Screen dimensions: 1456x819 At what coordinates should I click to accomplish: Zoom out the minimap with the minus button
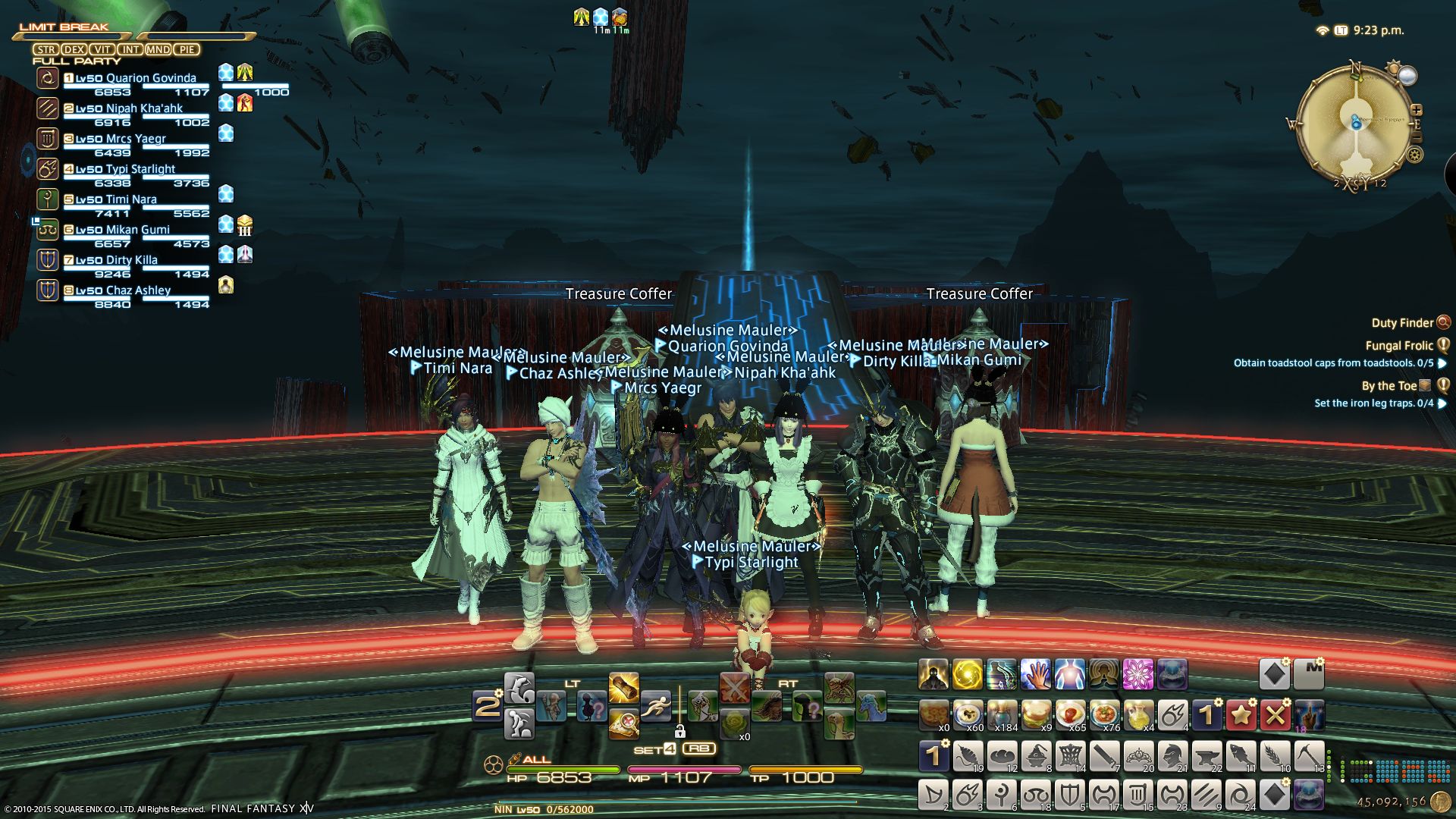pos(1416,137)
